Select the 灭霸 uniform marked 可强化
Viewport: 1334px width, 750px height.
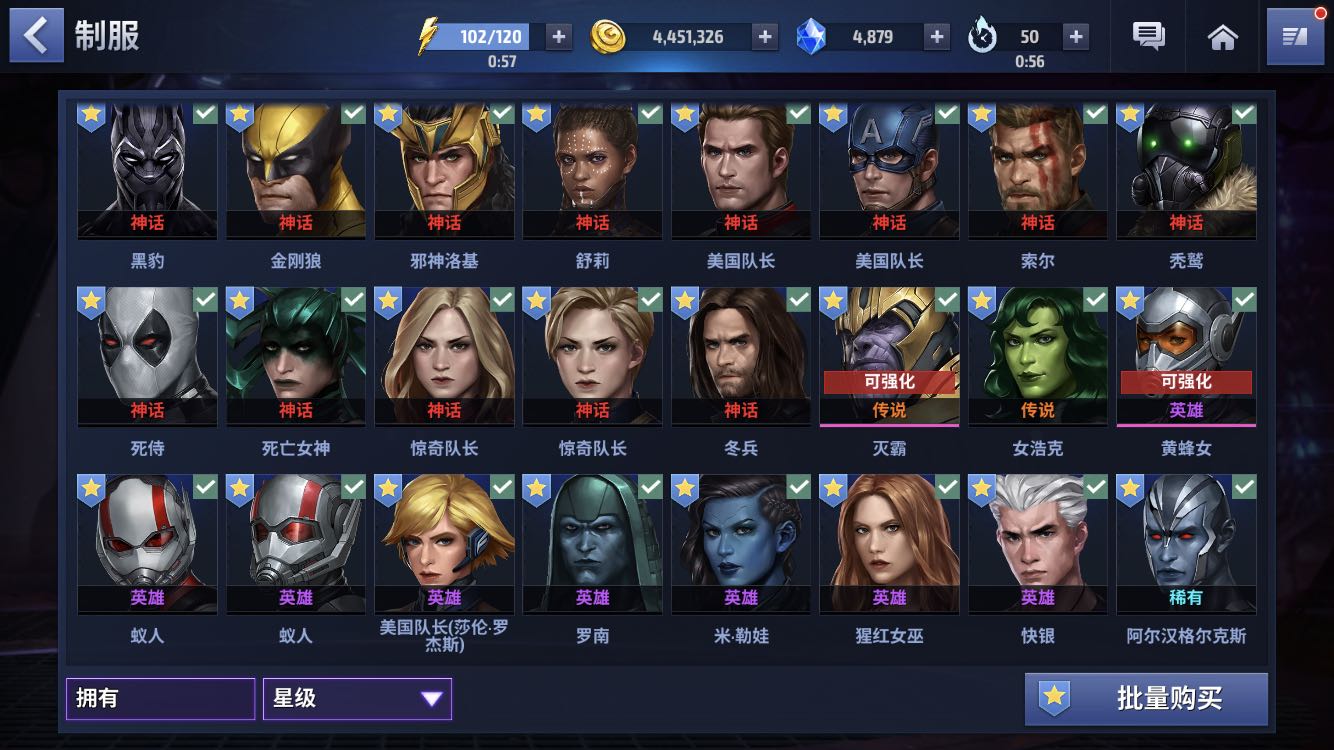click(x=889, y=357)
